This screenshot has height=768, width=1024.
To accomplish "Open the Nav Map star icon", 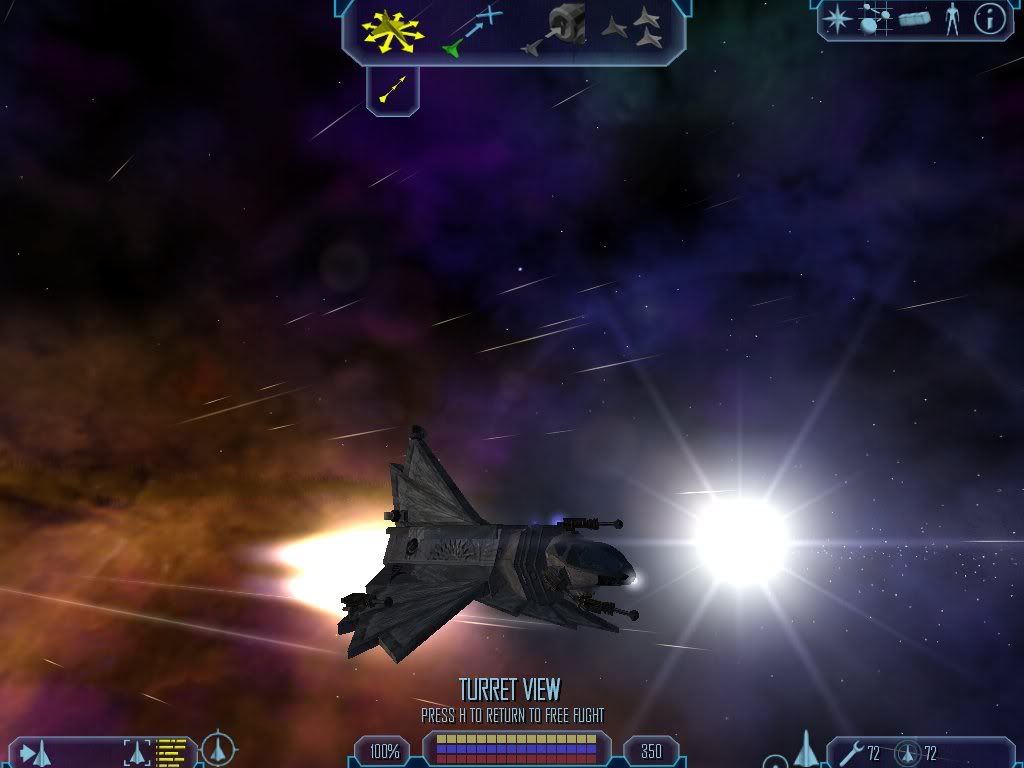I will [x=836, y=19].
